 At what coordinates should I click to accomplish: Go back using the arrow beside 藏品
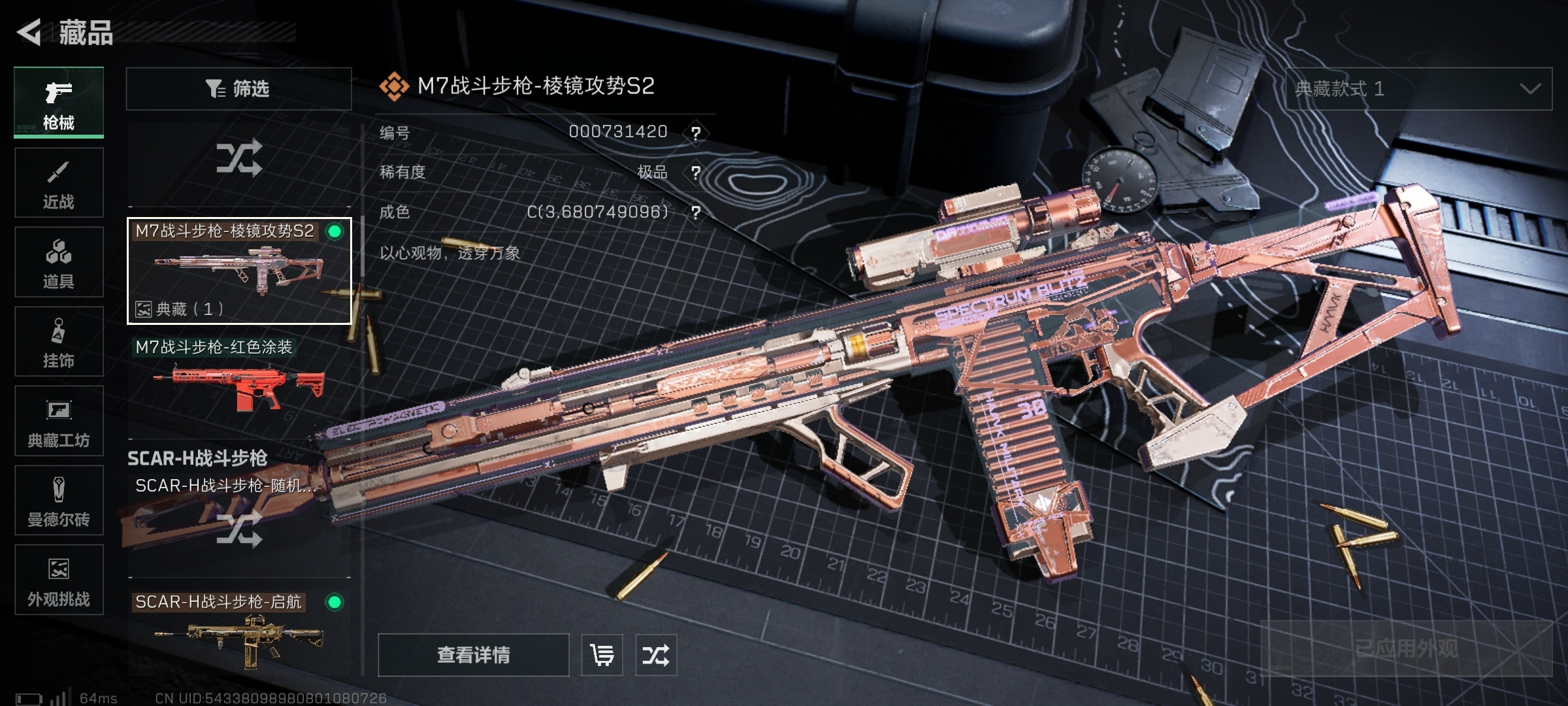coord(29,33)
